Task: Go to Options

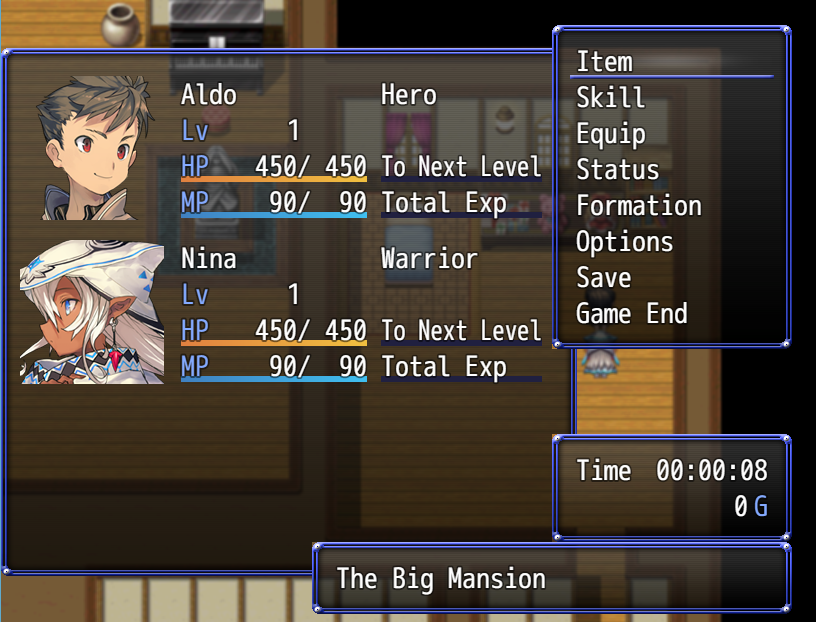Action: [625, 242]
